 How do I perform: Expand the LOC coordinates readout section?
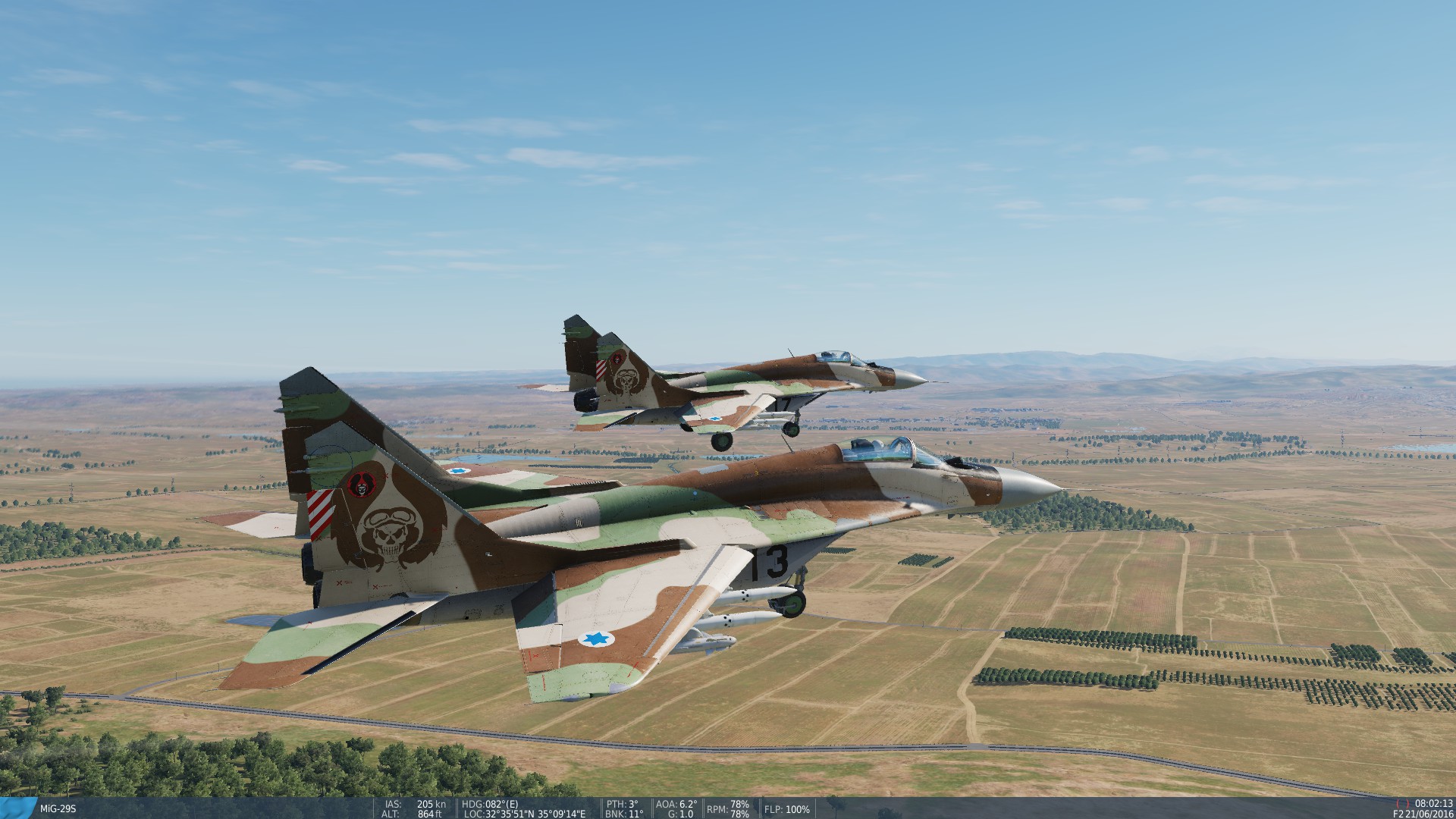516,811
